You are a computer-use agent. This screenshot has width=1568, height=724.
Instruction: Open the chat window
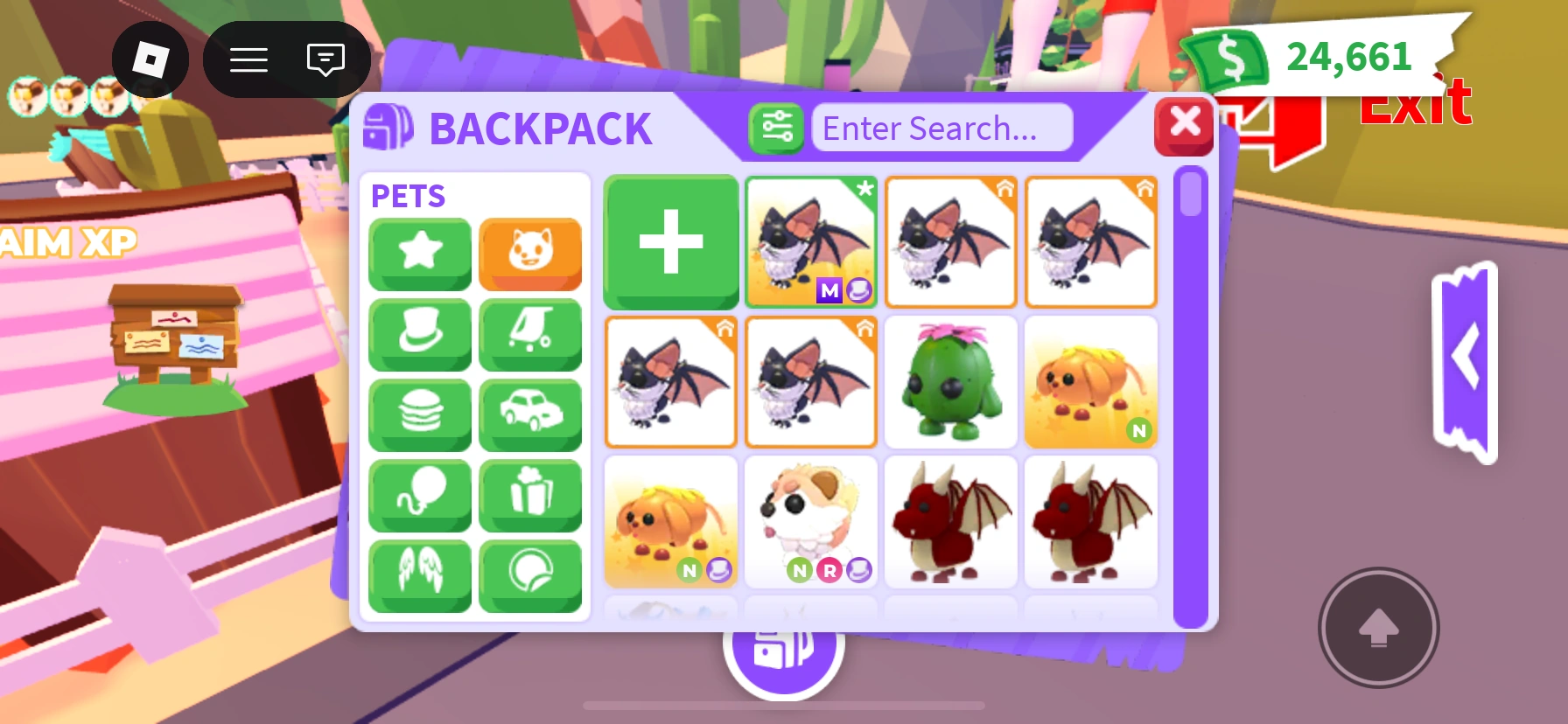click(x=324, y=59)
